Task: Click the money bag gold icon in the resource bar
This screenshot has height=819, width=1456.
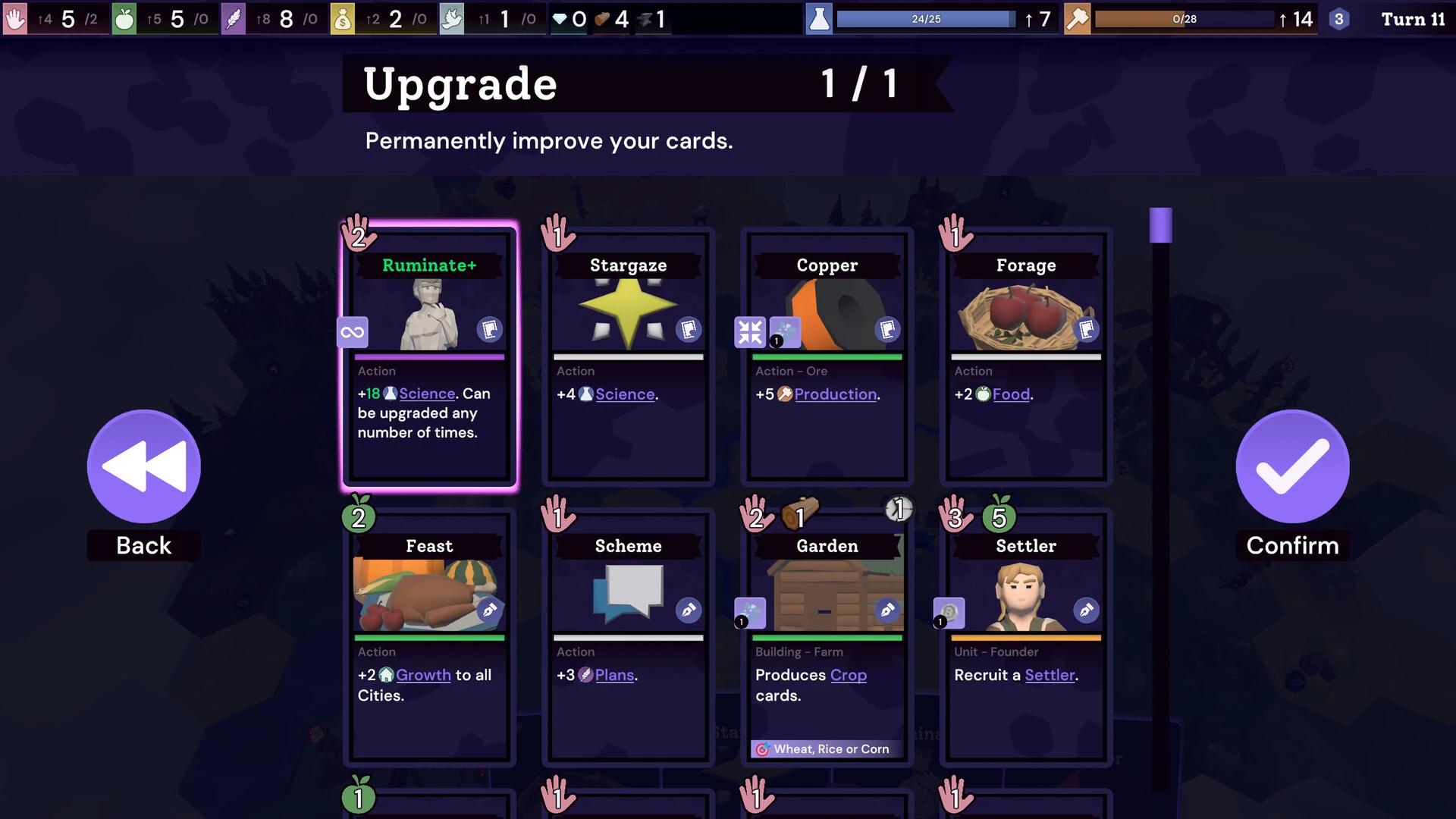Action: (x=342, y=19)
